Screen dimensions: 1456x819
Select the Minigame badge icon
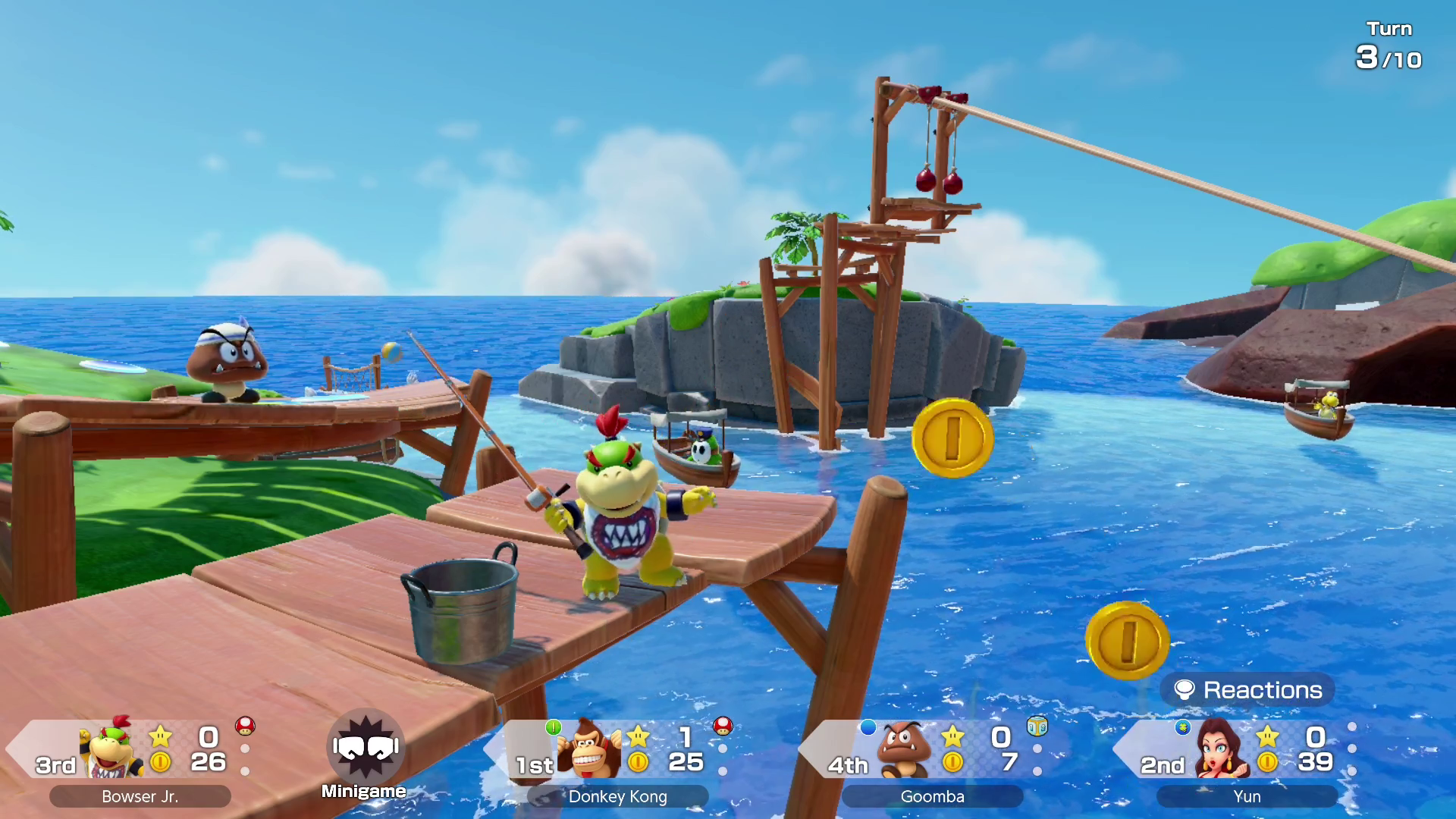pos(366,748)
